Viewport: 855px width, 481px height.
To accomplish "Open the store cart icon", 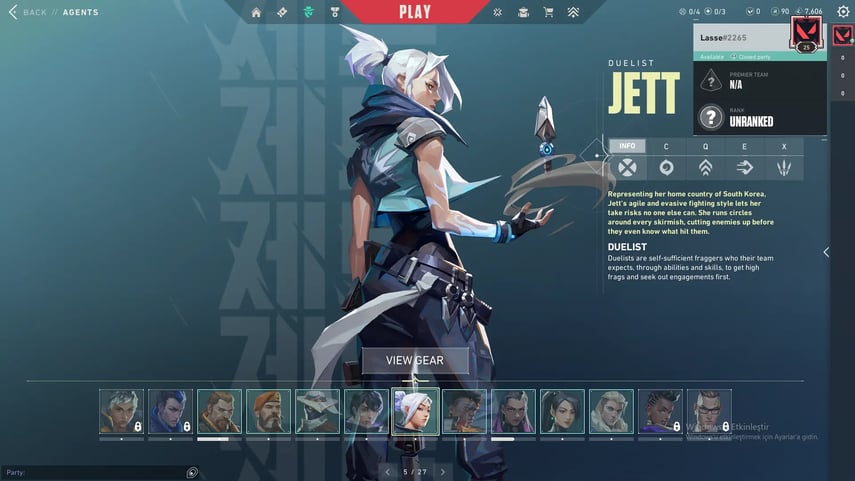I will [x=548, y=13].
